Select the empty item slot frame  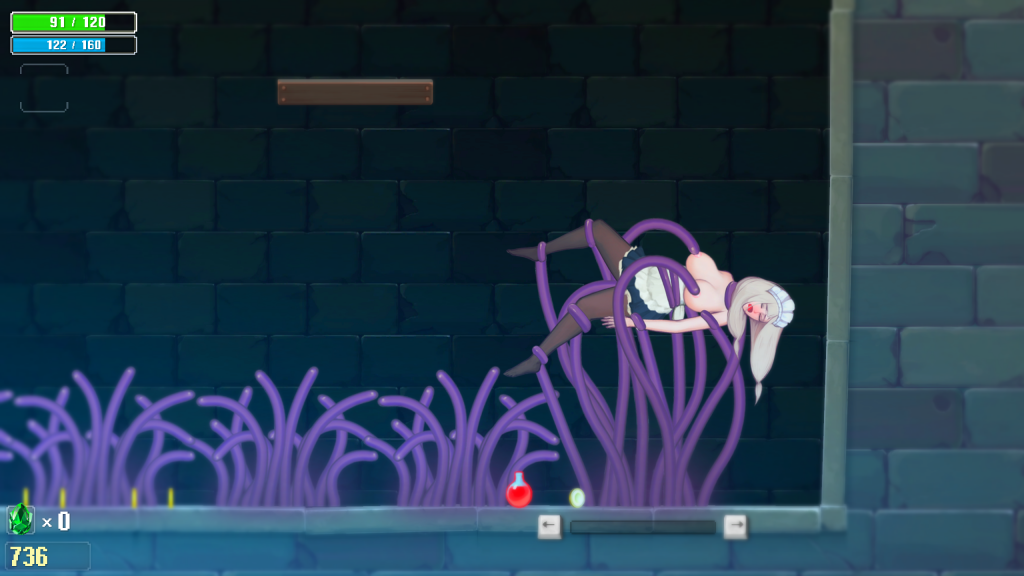pyautogui.click(x=44, y=88)
